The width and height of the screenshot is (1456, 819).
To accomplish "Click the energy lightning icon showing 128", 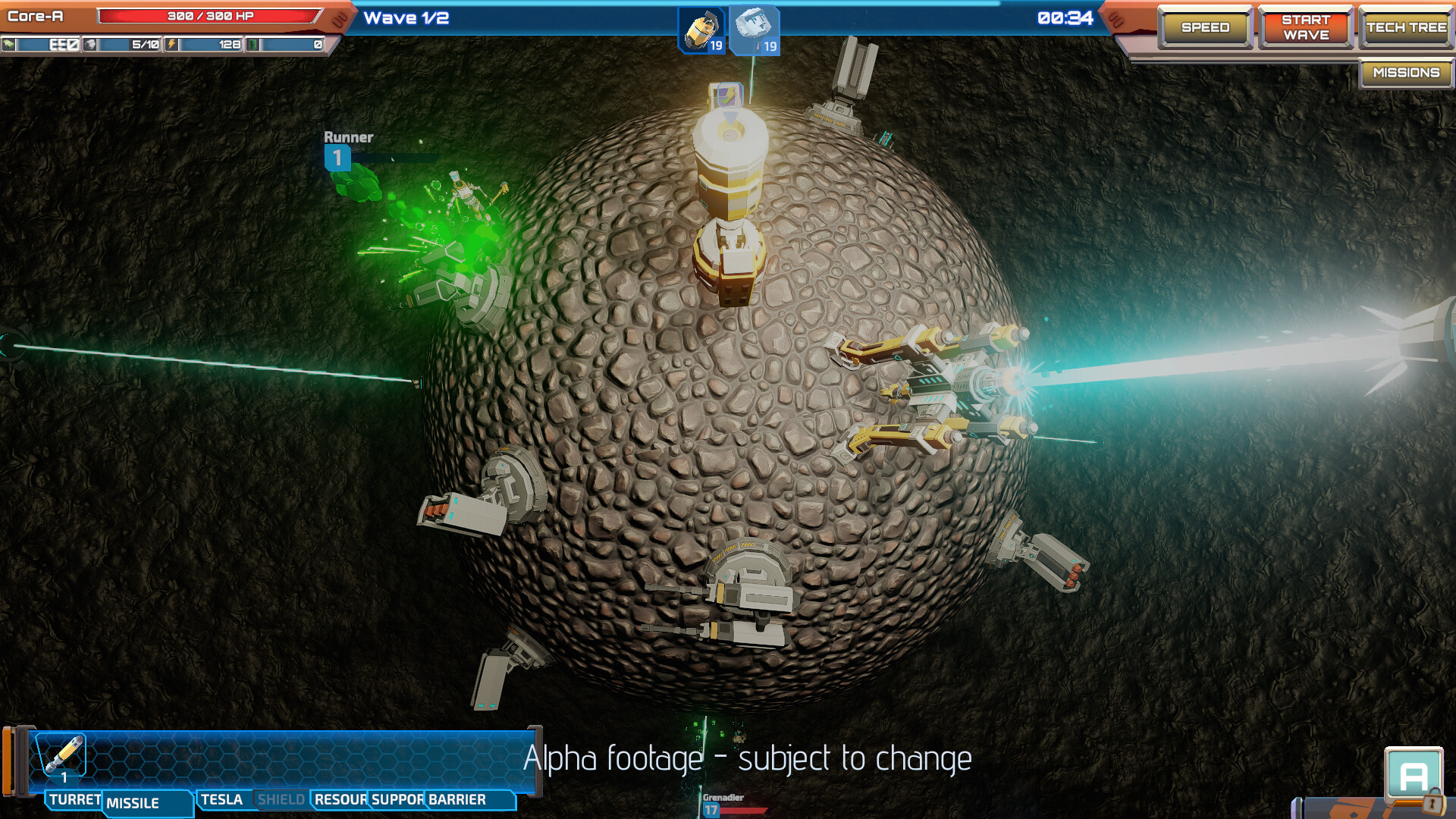I will tap(171, 45).
